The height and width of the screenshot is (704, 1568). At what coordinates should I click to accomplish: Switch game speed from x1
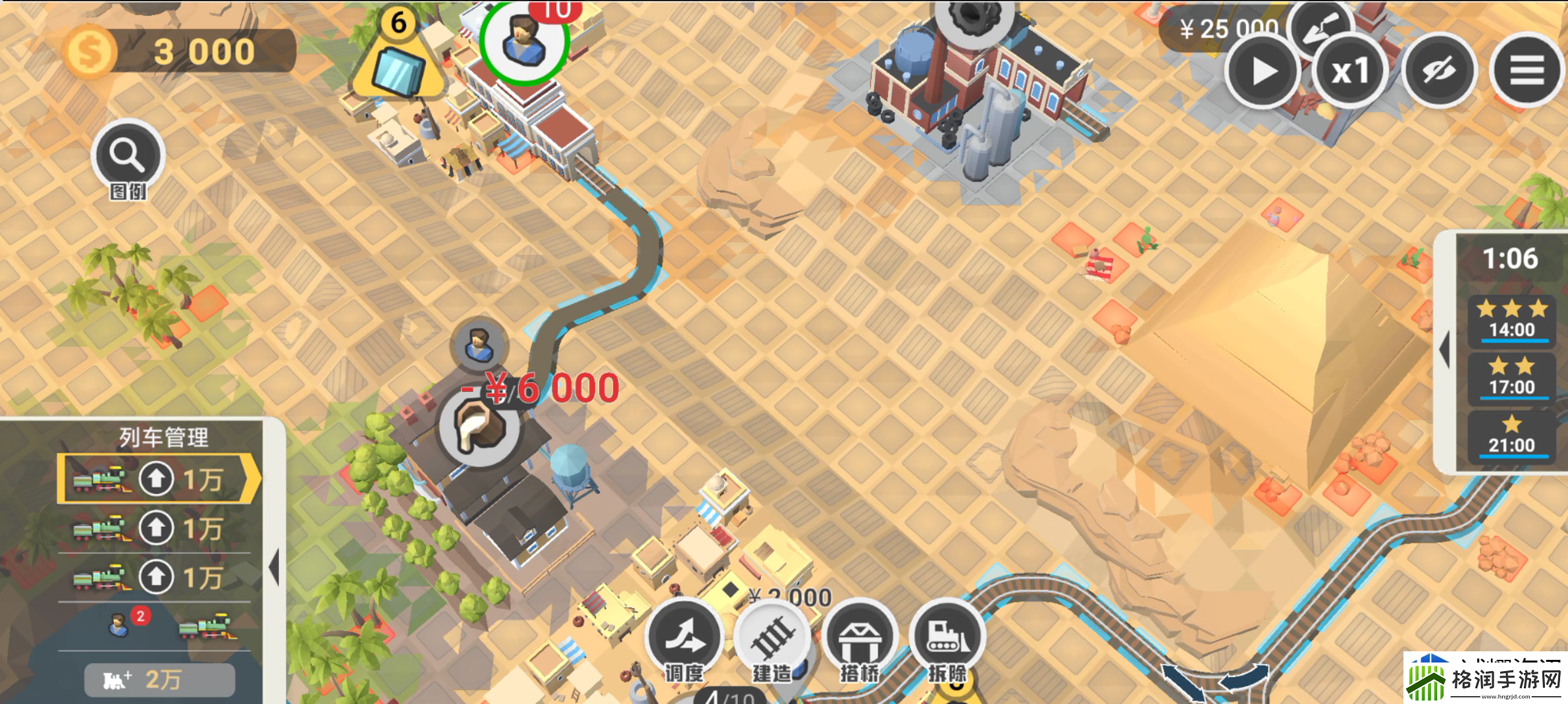click(x=1350, y=70)
